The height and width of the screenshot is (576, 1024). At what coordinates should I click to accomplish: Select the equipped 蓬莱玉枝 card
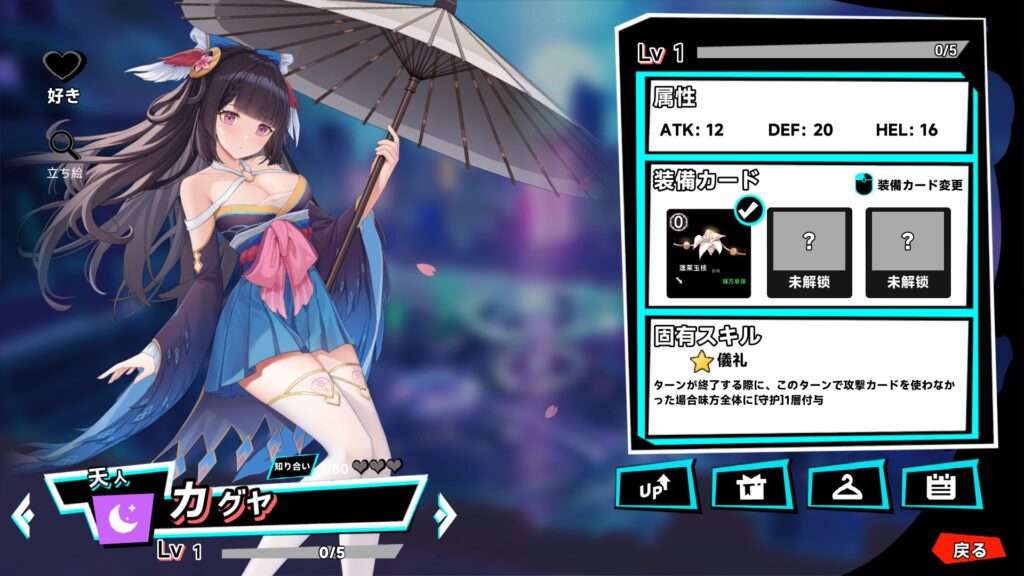coord(709,253)
